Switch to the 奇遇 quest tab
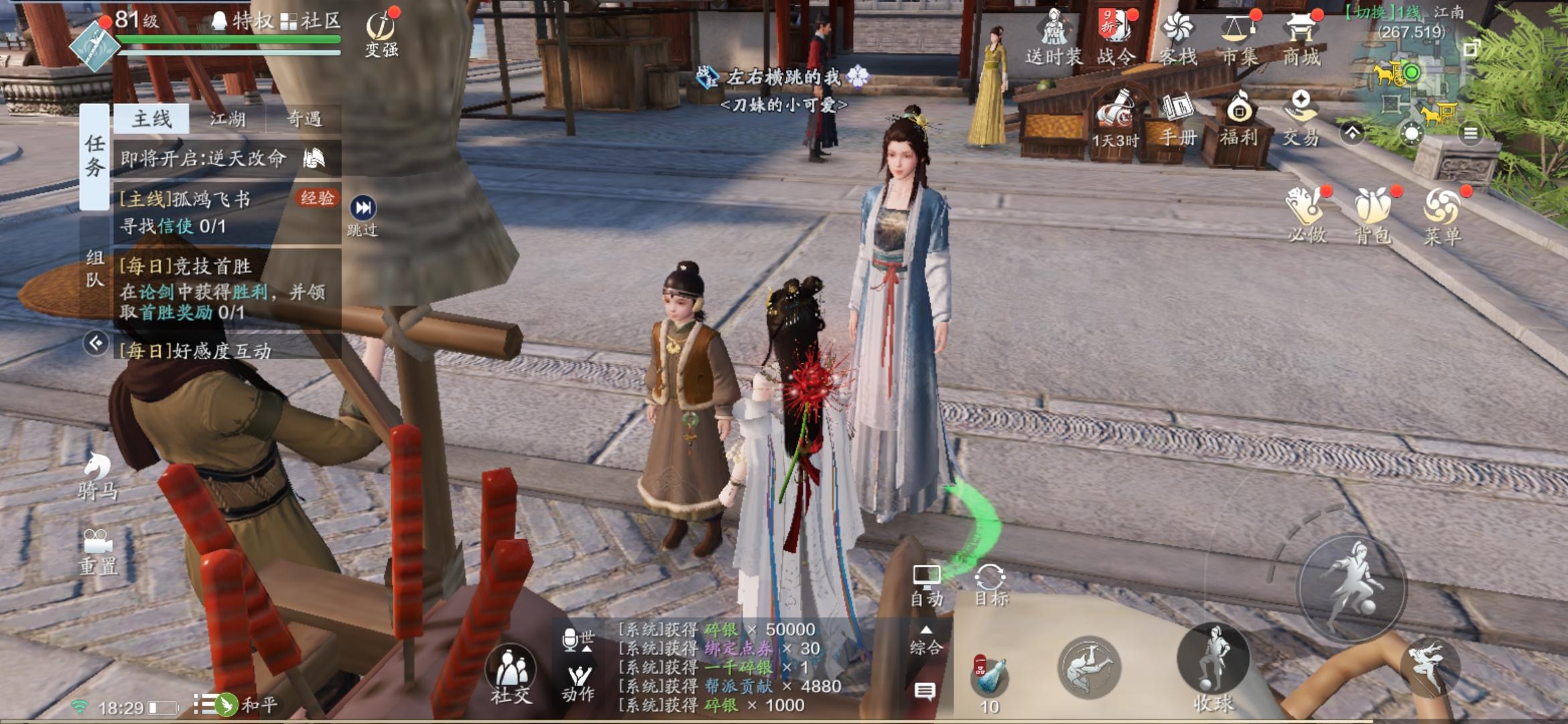Image resolution: width=1568 pixels, height=724 pixels. tap(304, 119)
